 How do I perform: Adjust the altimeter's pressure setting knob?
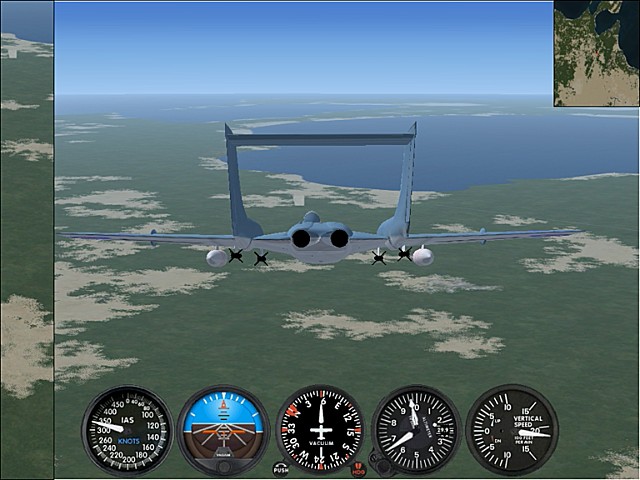coord(378,463)
